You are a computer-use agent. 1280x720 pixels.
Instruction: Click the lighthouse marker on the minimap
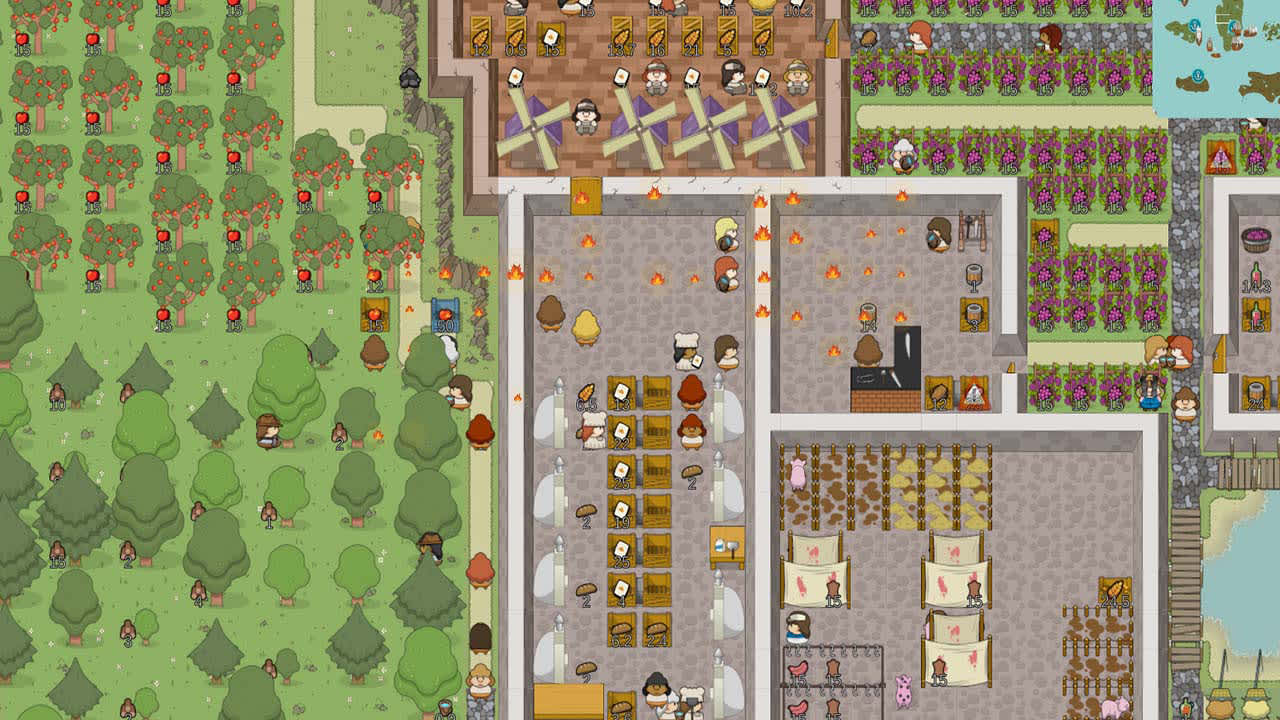[x=1195, y=26]
